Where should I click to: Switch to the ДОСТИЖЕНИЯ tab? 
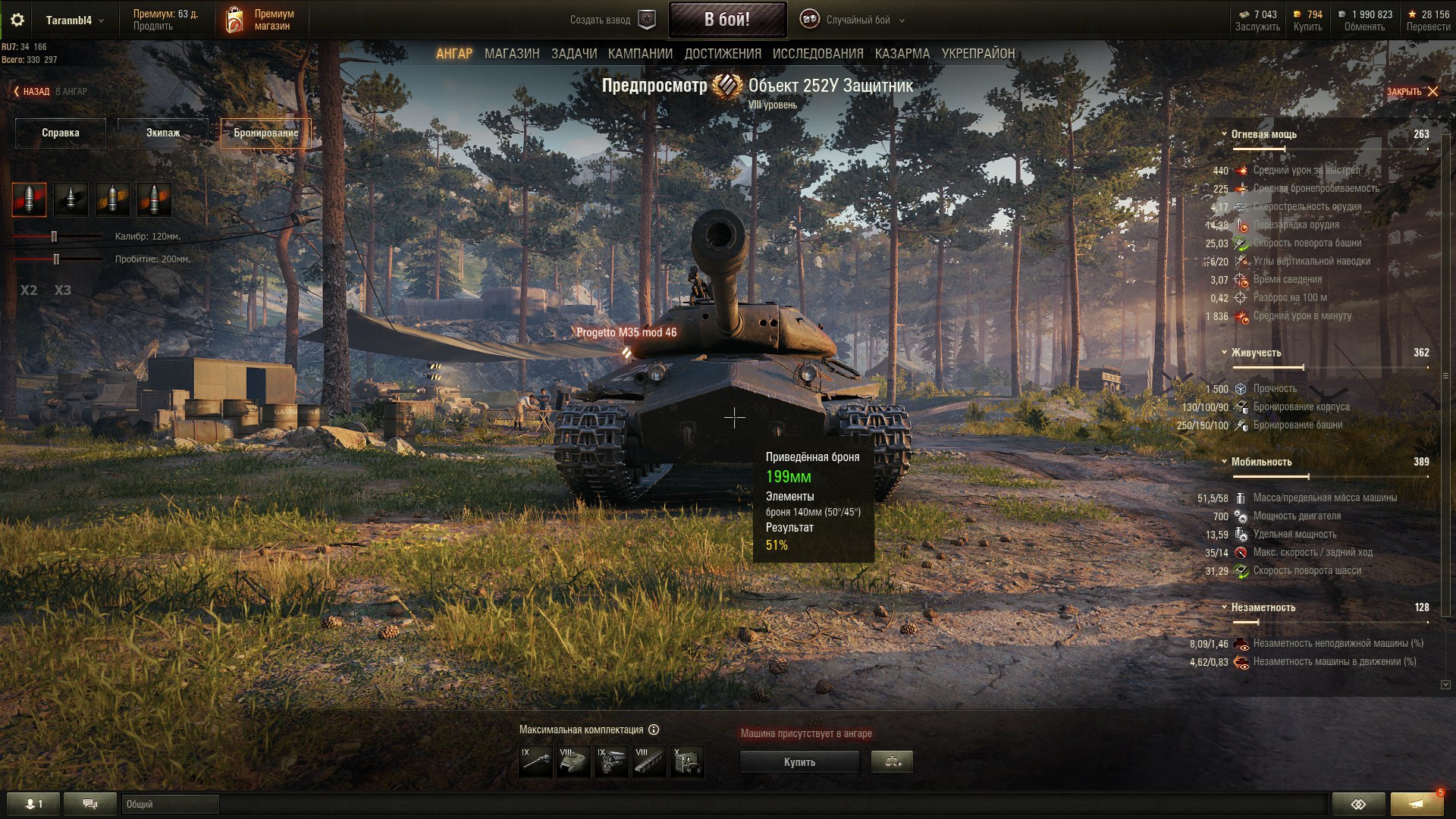(722, 54)
